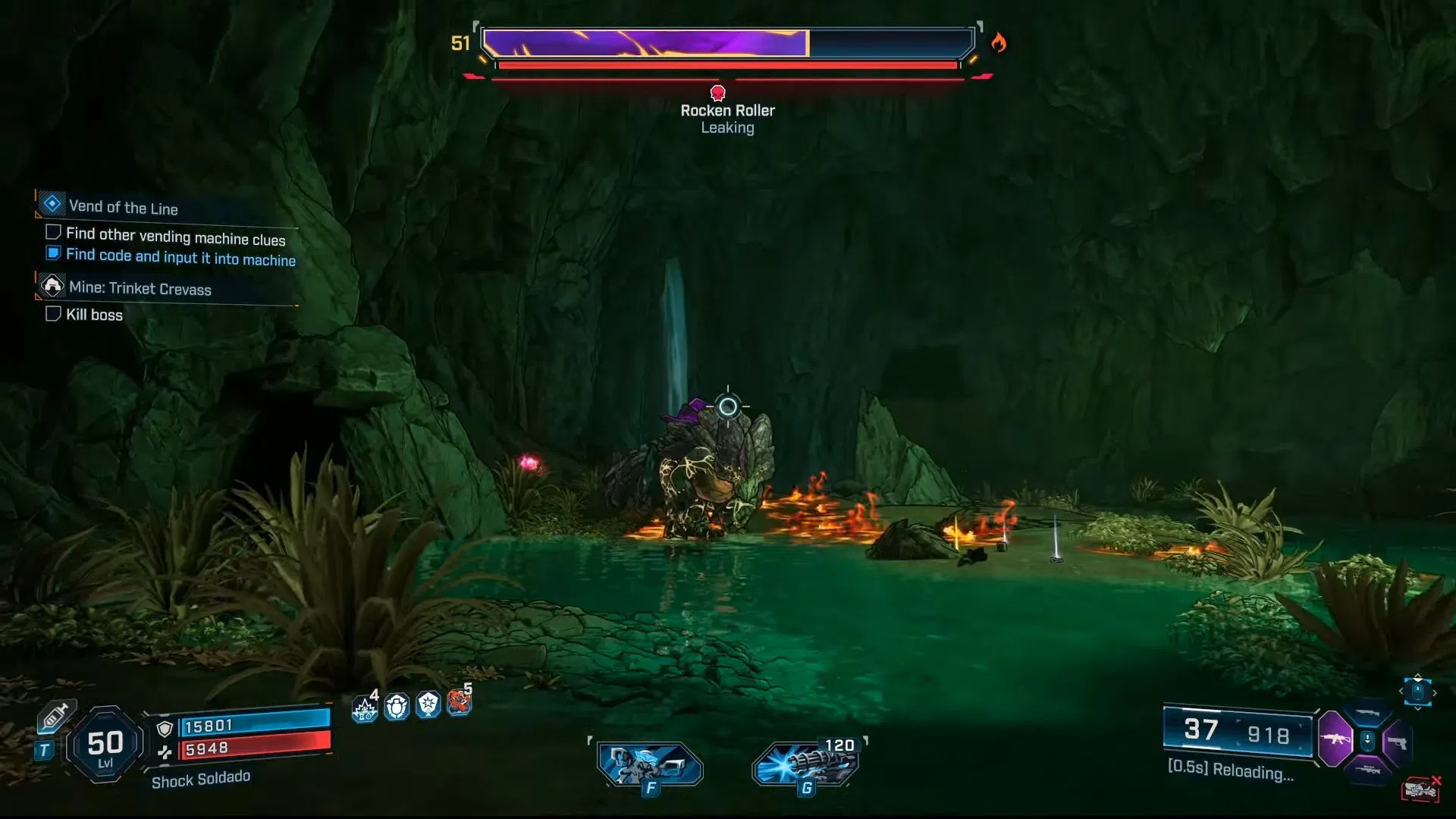Open the Mine: Trinket Crevass objective header
The image size is (1456, 819).
(140, 288)
